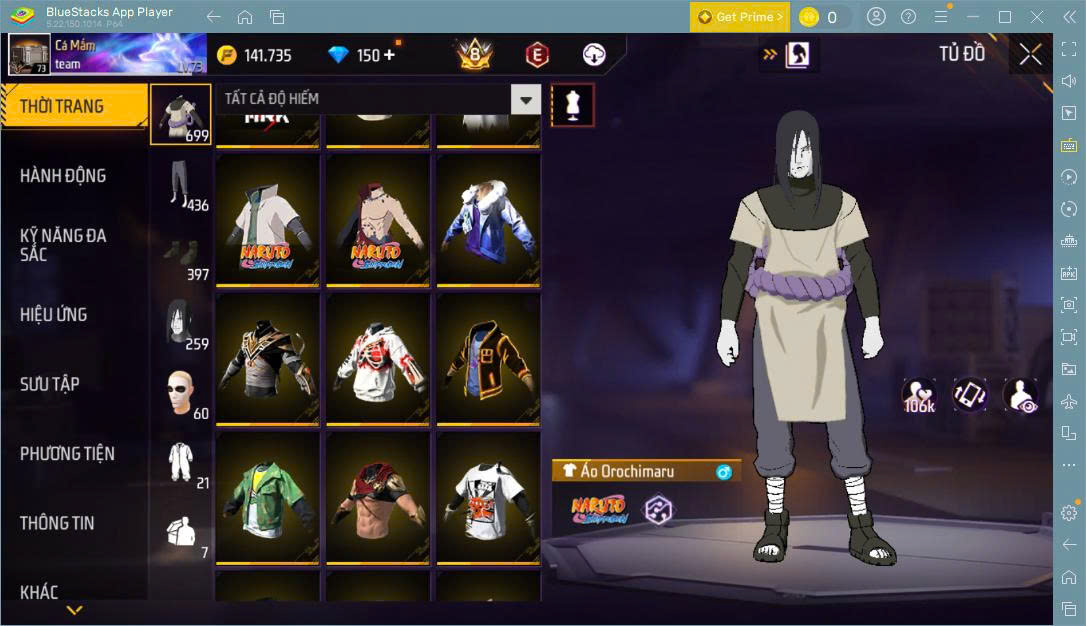Select the green camo jacket item
This screenshot has height=626, width=1086.
point(267,497)
